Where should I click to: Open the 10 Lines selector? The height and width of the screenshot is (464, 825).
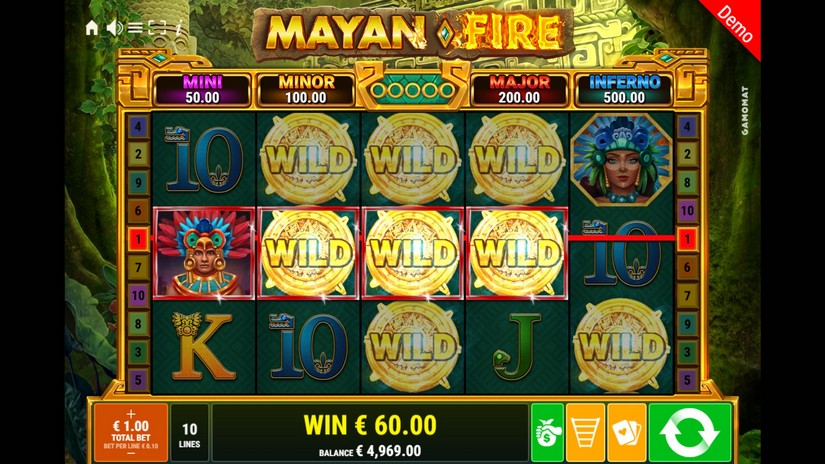[190, 432]
